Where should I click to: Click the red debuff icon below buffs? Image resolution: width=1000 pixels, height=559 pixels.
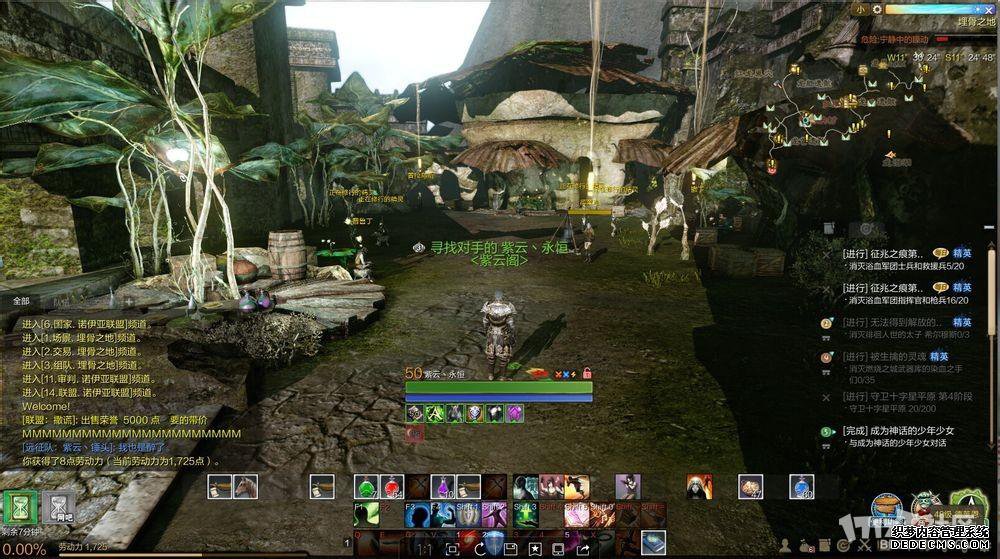[414, 433]
